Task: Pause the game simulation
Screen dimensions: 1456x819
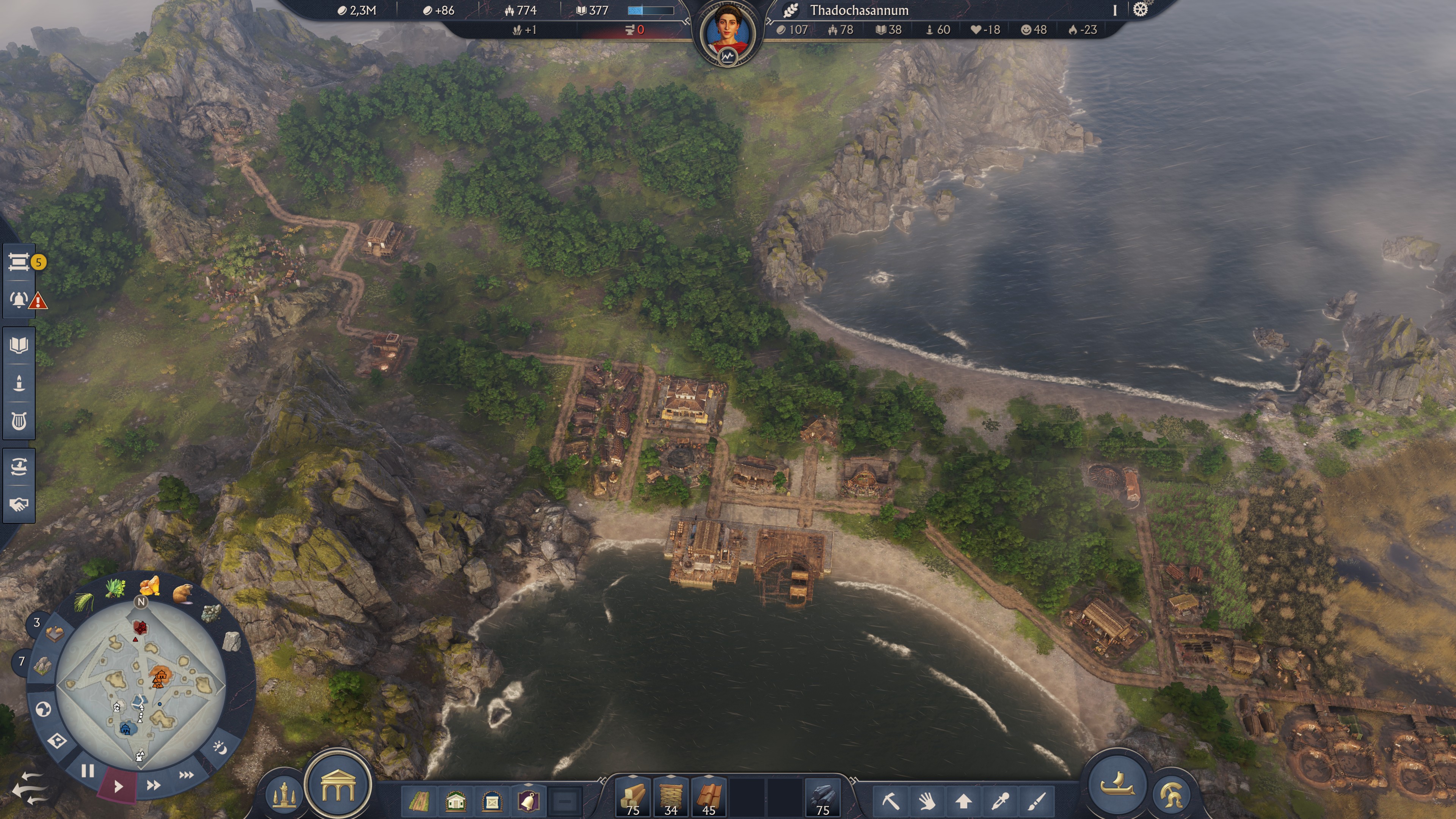Action: pos(88,772)
